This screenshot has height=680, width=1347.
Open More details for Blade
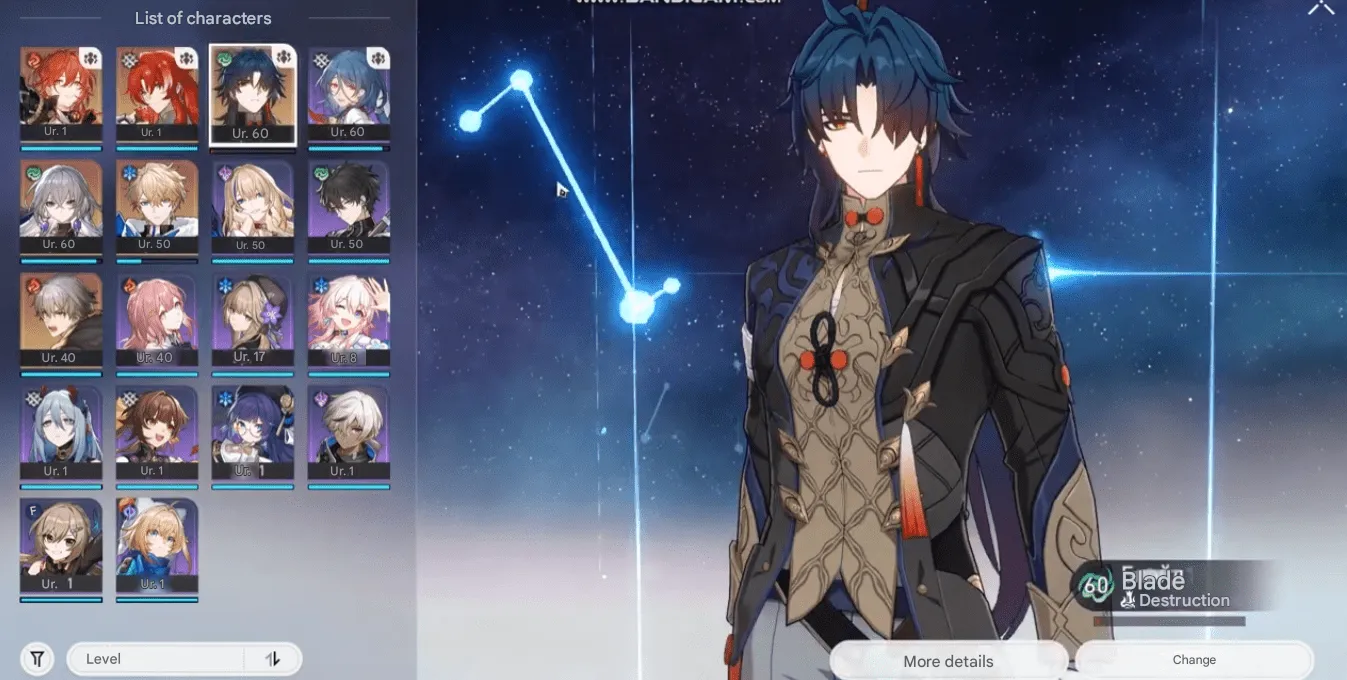pyautogui.click(x=948, y=661)
